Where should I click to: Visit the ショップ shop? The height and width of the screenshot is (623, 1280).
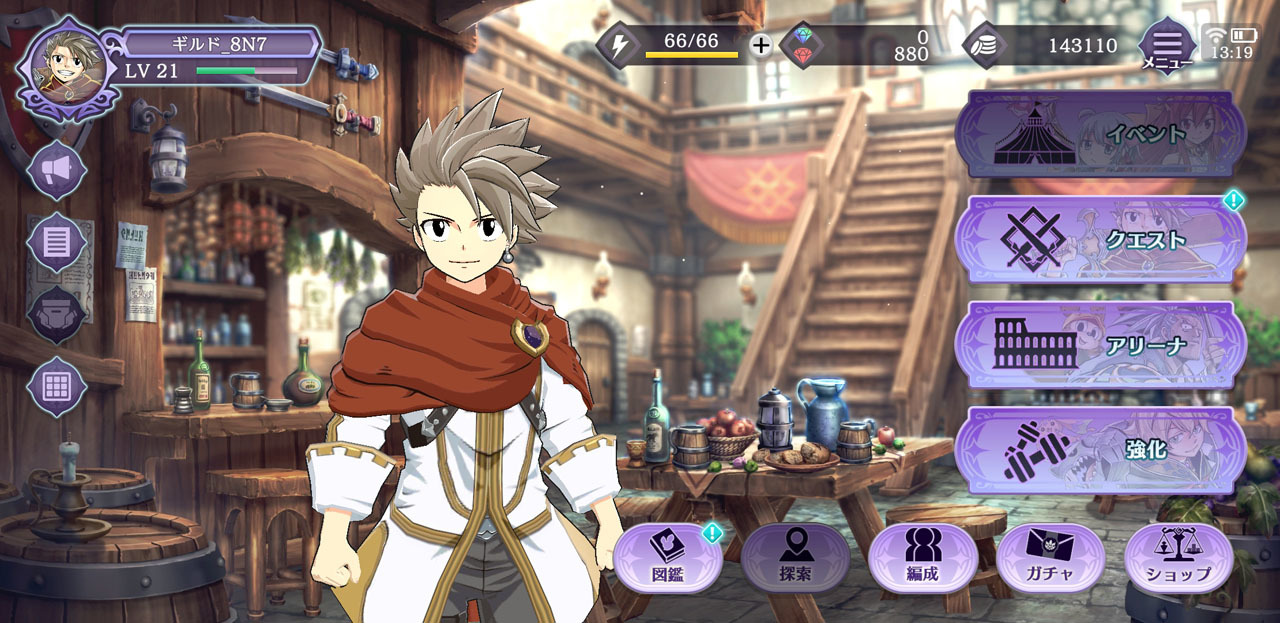point(1178,558)
